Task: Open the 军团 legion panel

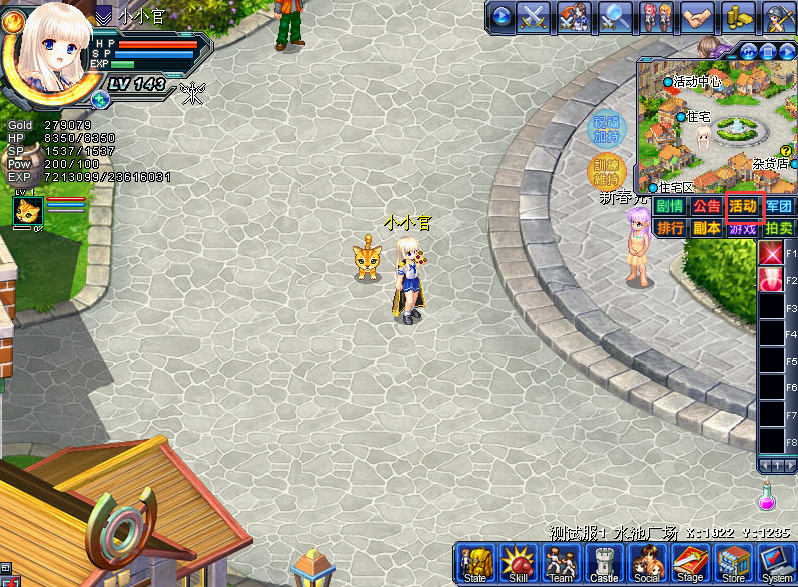Action: point(779,206)
